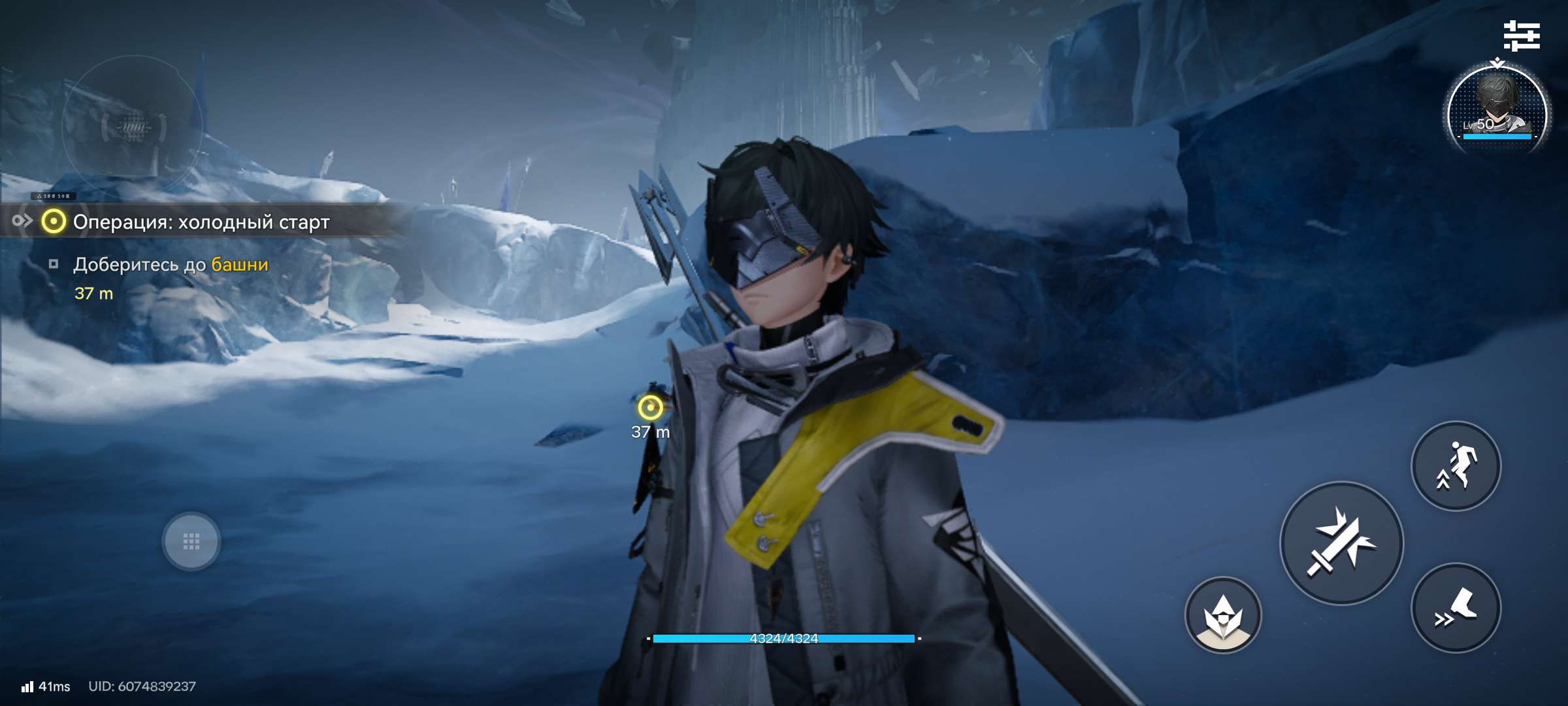The image size is (1568, 706).
Task: Select the "Операция: холодный старт" quest tracker
Action: (x=201, y=222)
